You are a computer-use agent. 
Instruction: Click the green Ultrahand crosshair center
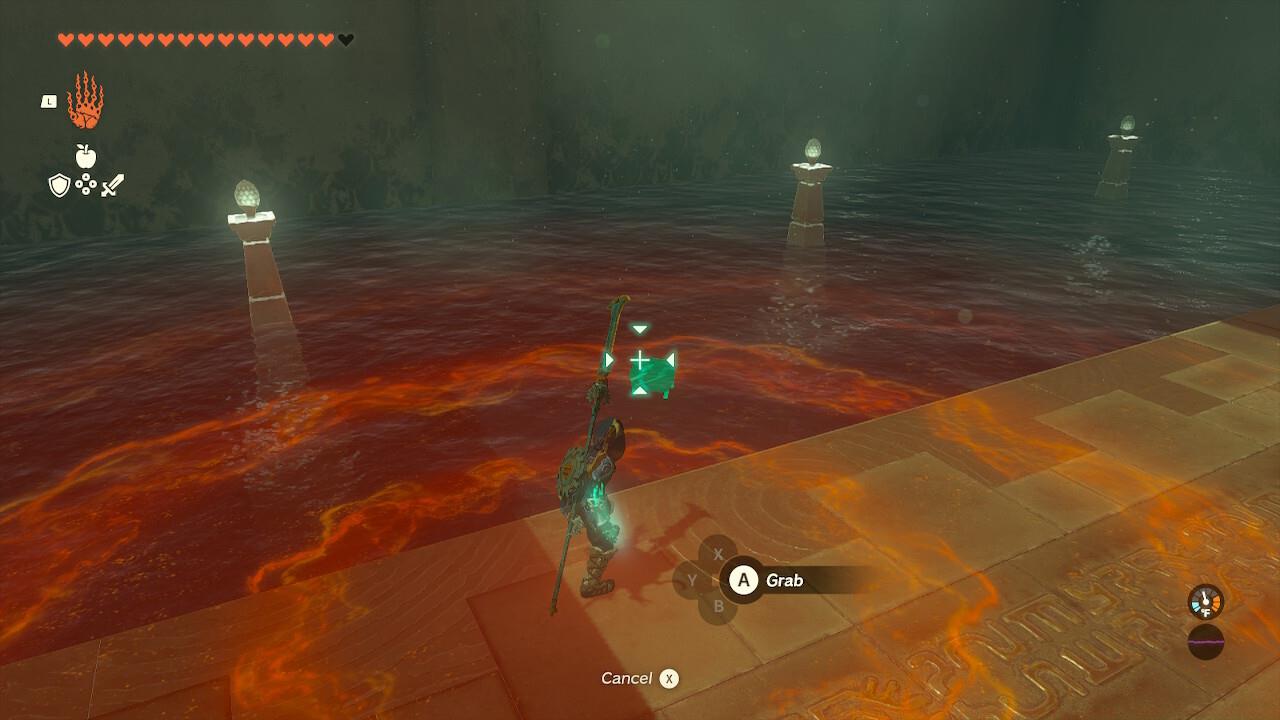(x=639, y=358)
